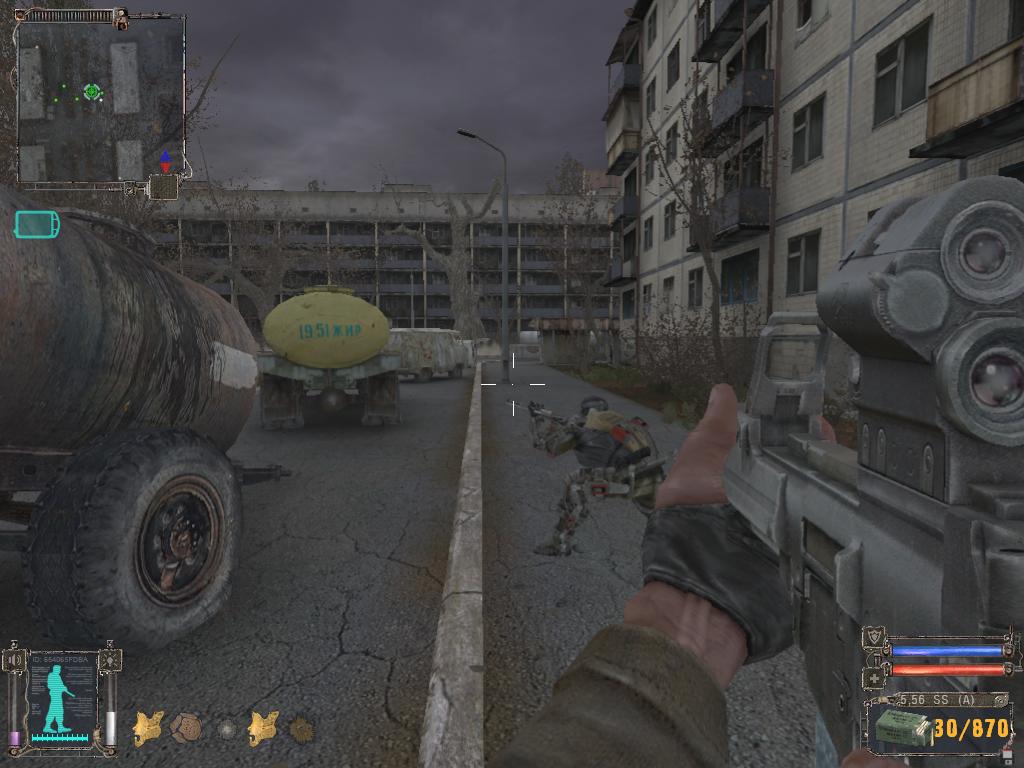Click the 5,56 SS ammo type label

938,700
